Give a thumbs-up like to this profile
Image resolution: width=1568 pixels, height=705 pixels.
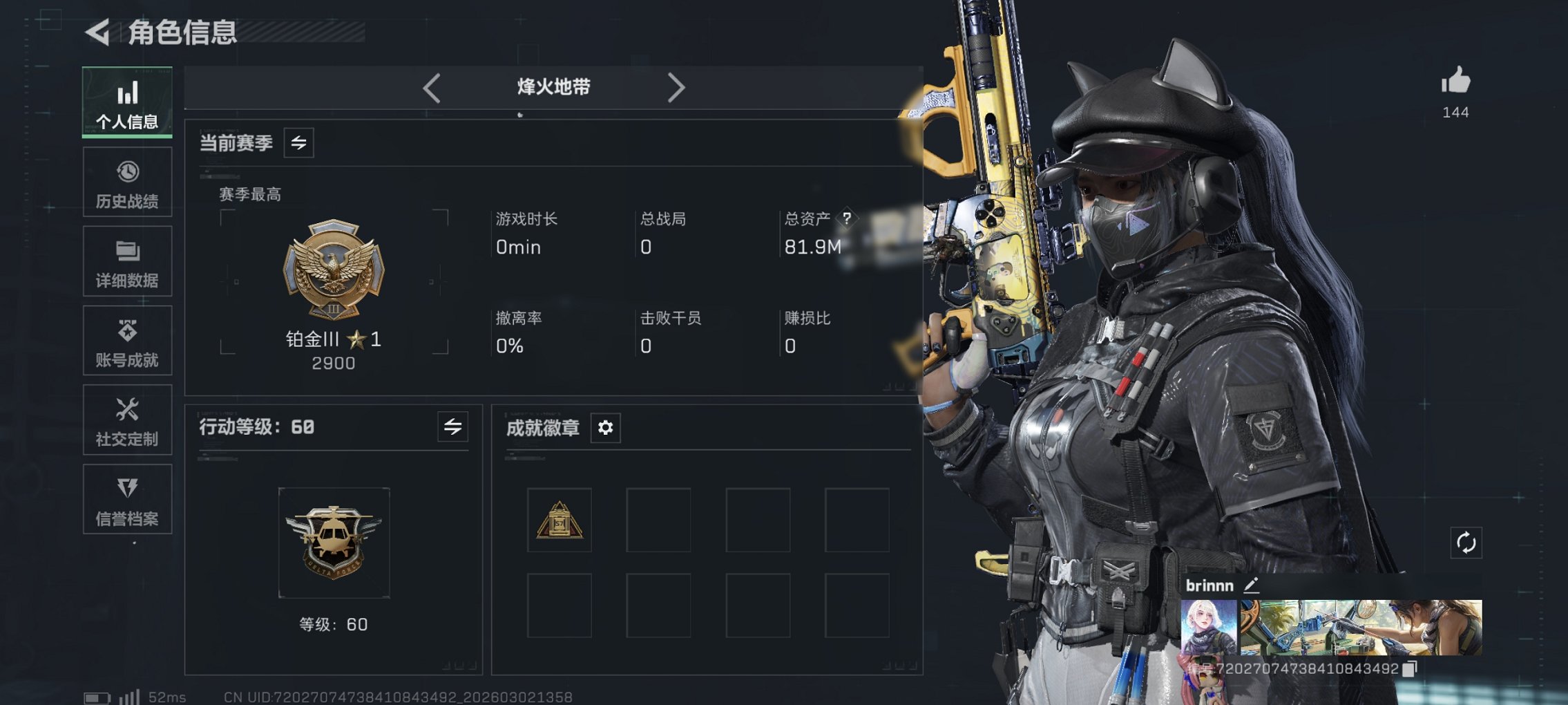(1455, 82)
